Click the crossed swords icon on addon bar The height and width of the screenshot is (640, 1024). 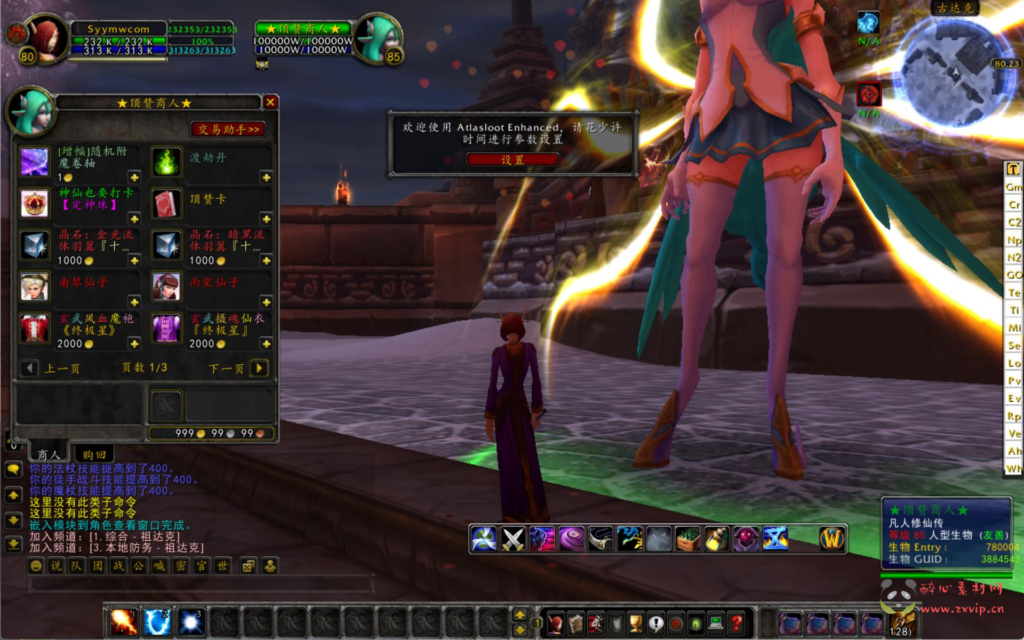513,539
